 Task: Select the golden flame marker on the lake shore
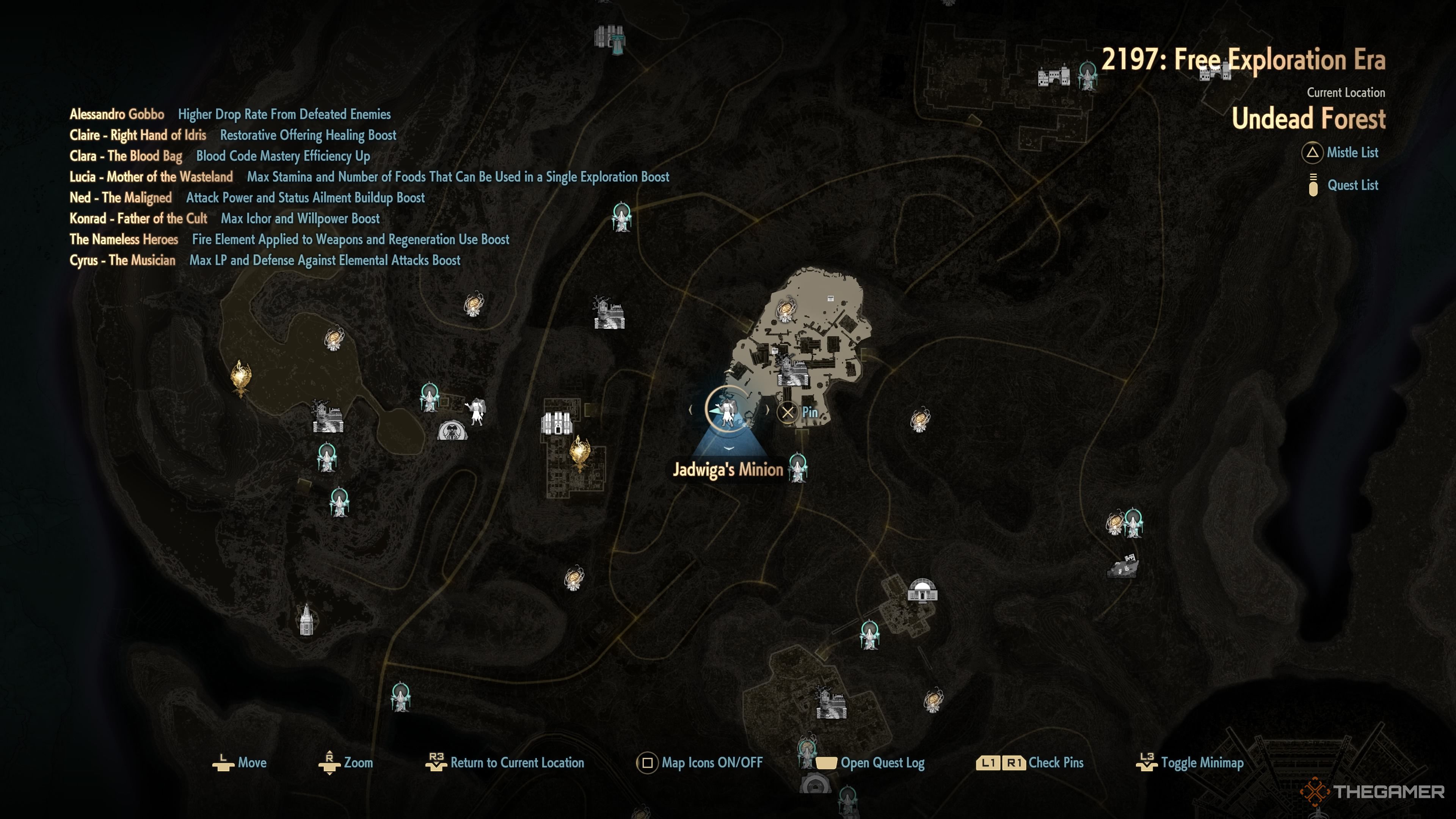pyautogui.click(x=241, y=377)
